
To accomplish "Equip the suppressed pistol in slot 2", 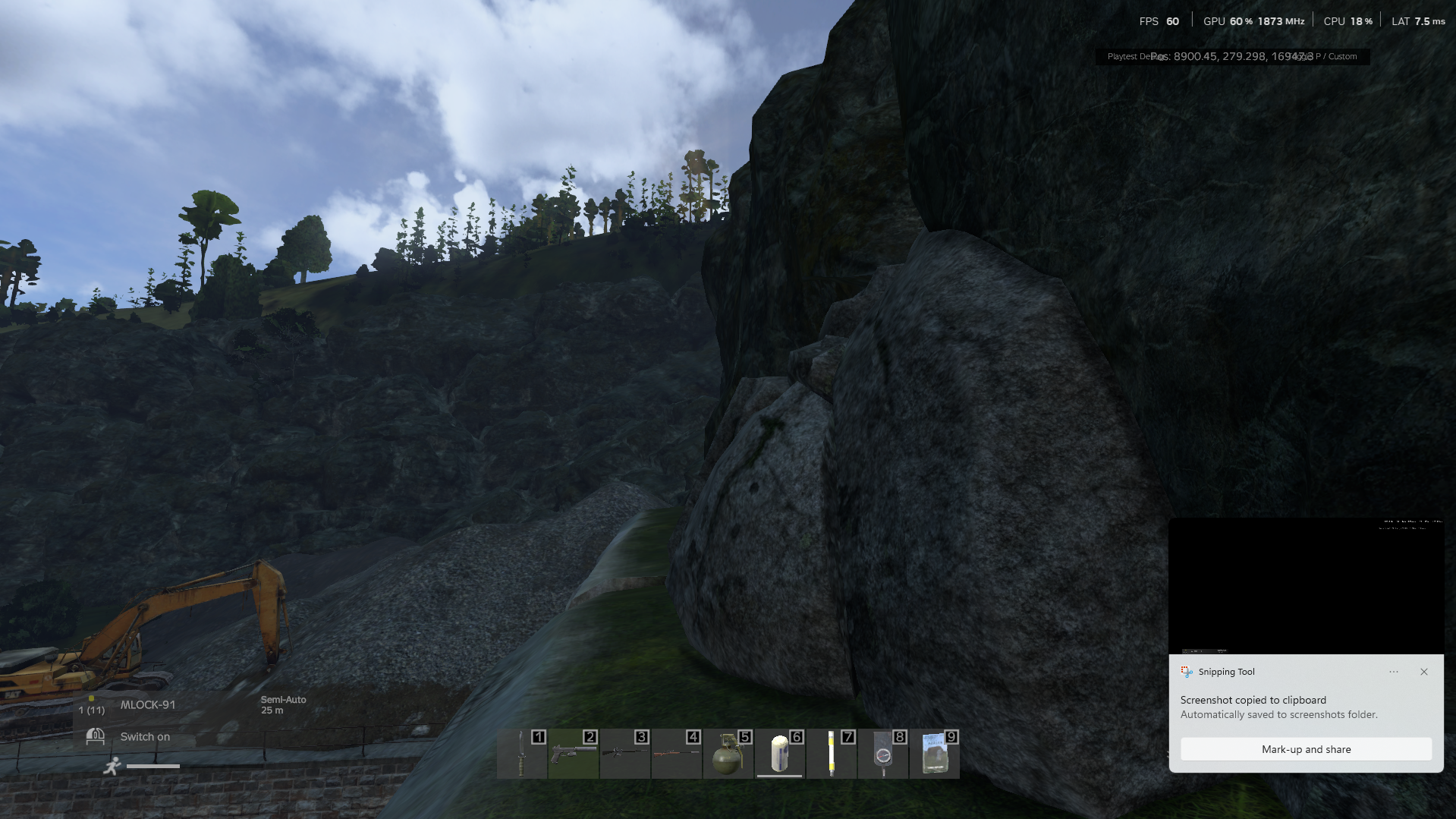I will 574,754.
